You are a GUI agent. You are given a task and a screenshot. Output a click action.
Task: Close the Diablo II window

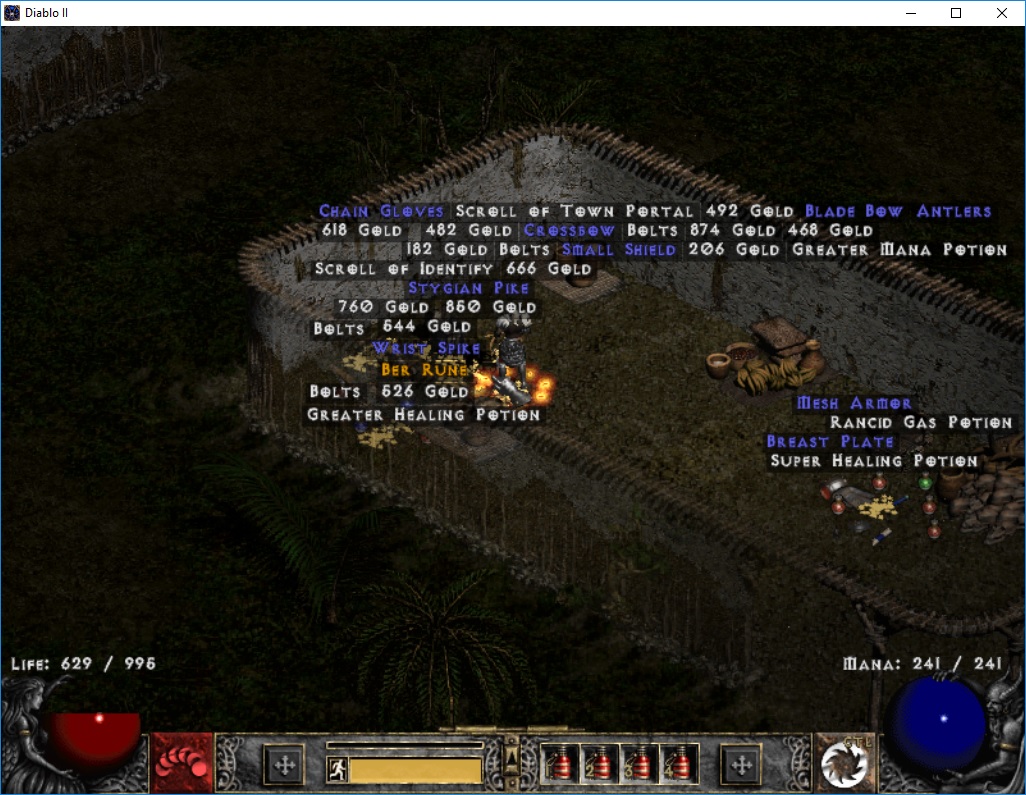pos(1002,13)
